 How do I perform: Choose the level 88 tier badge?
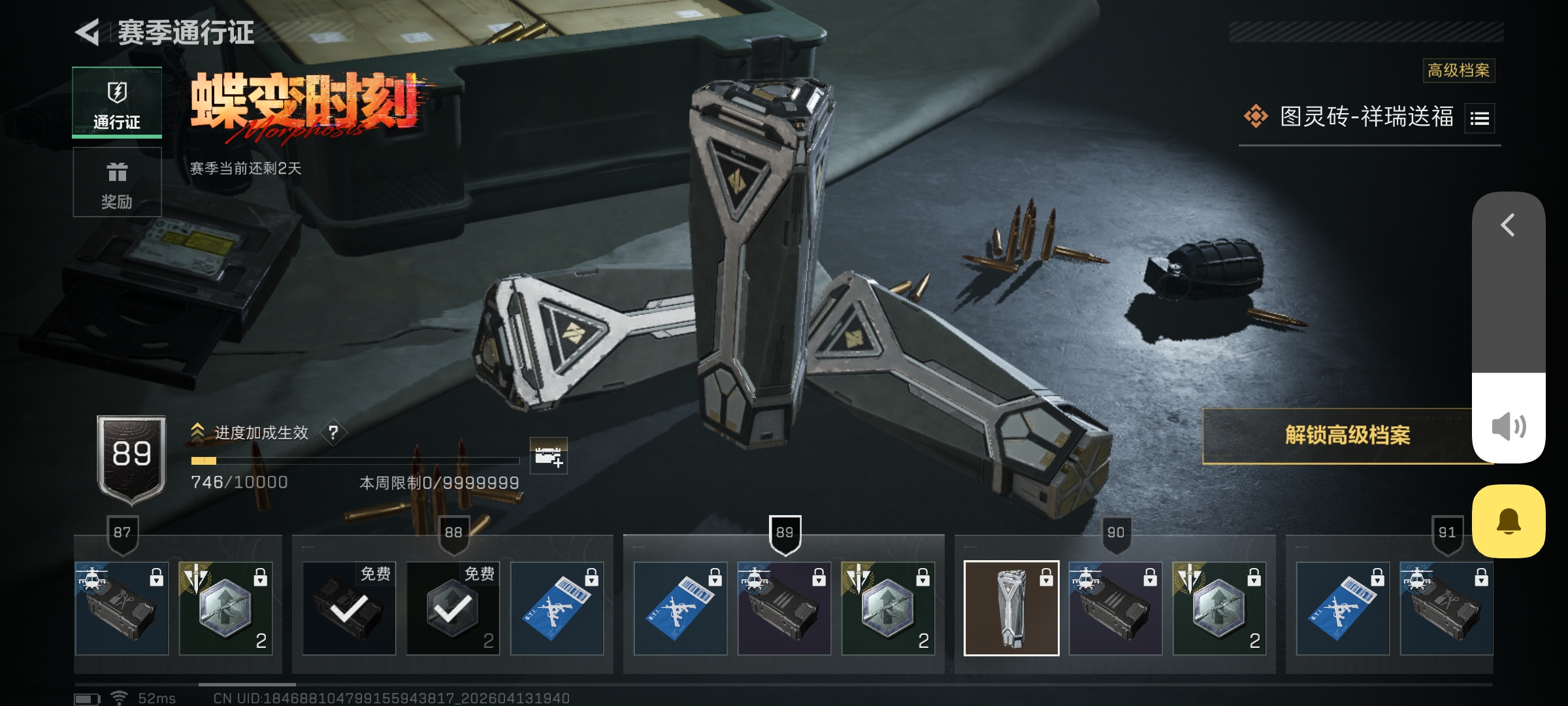point(453,533)
